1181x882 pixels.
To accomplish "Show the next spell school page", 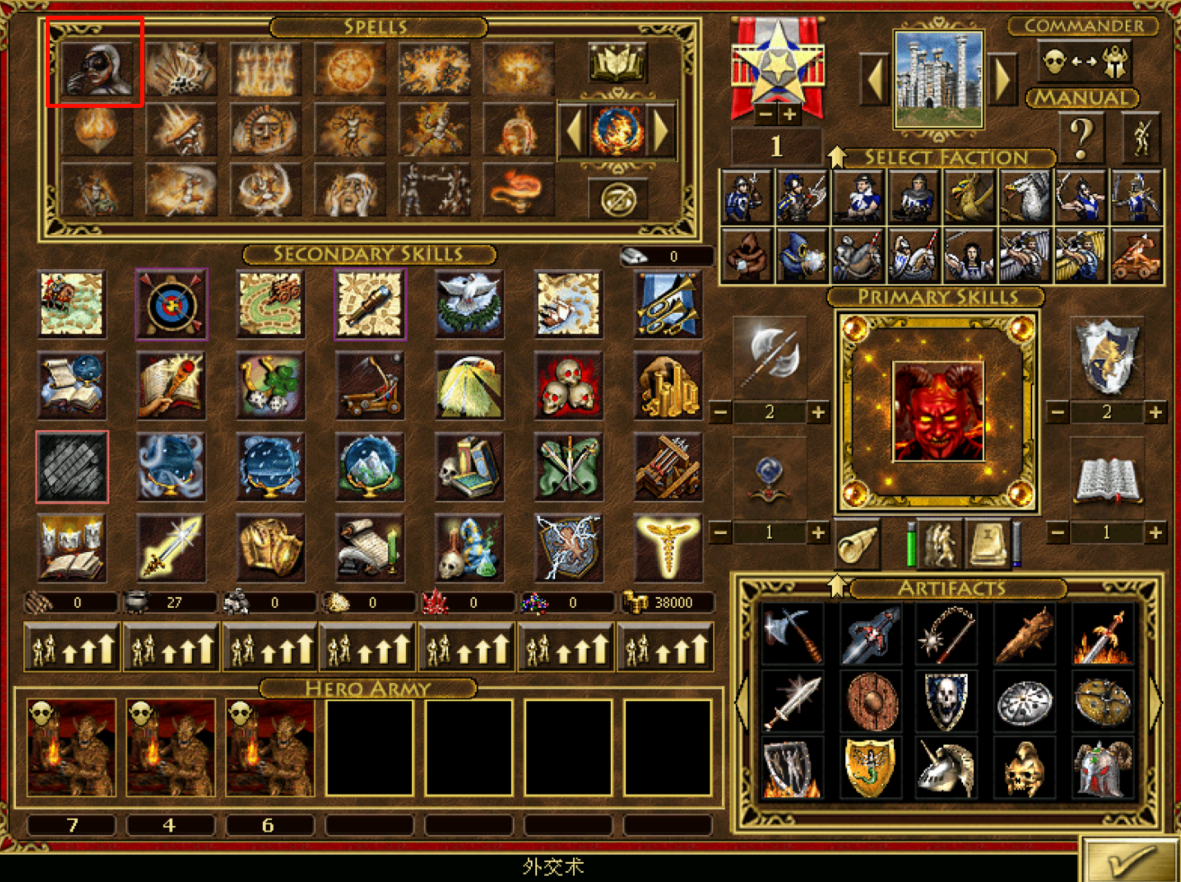I will (x=660, y=130).
